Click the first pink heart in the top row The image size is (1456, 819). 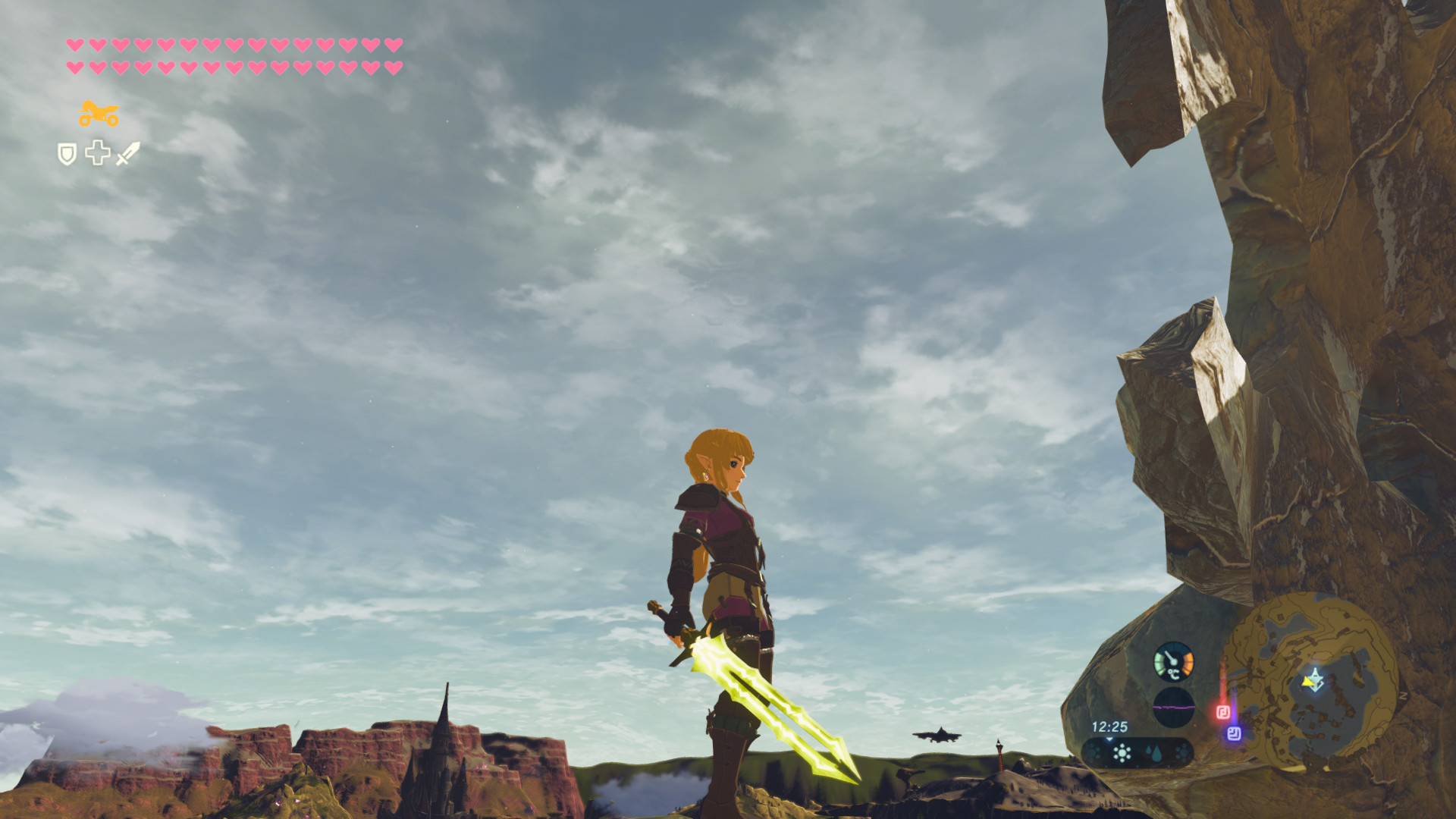(x=76, y=46)
